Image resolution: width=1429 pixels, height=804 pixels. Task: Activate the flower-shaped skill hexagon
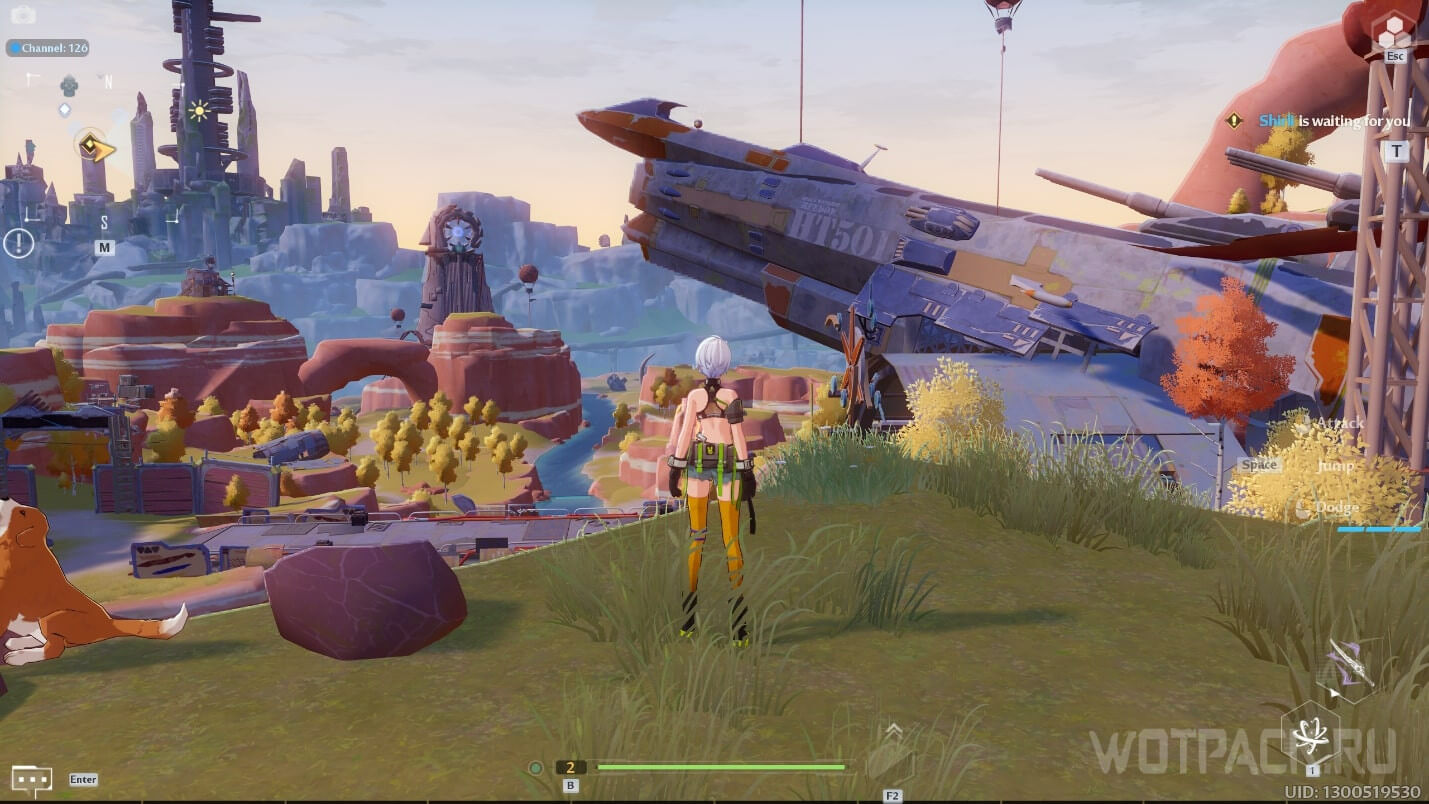(x=1311, y=736)
